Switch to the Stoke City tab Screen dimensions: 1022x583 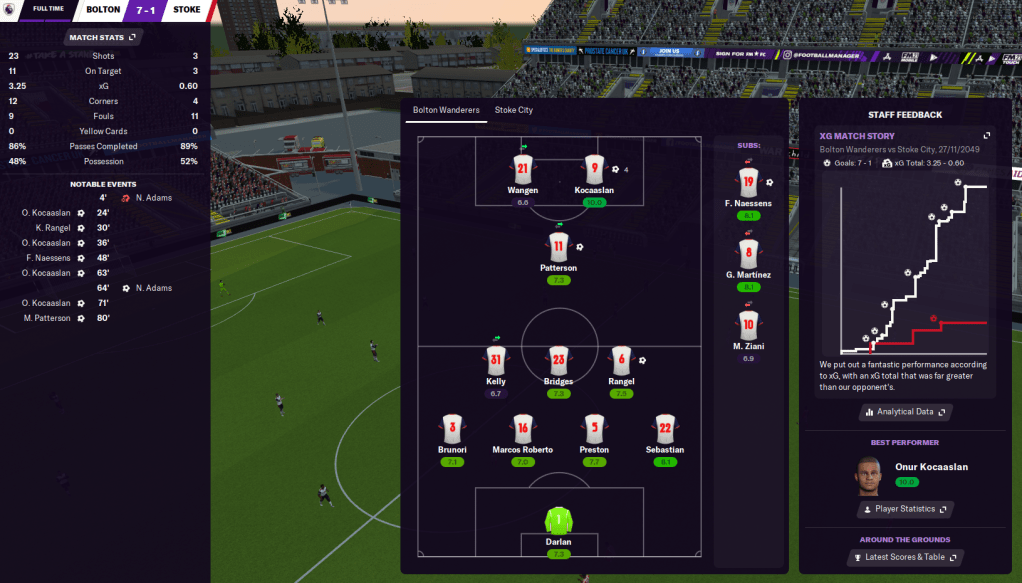tap(513, 110)
